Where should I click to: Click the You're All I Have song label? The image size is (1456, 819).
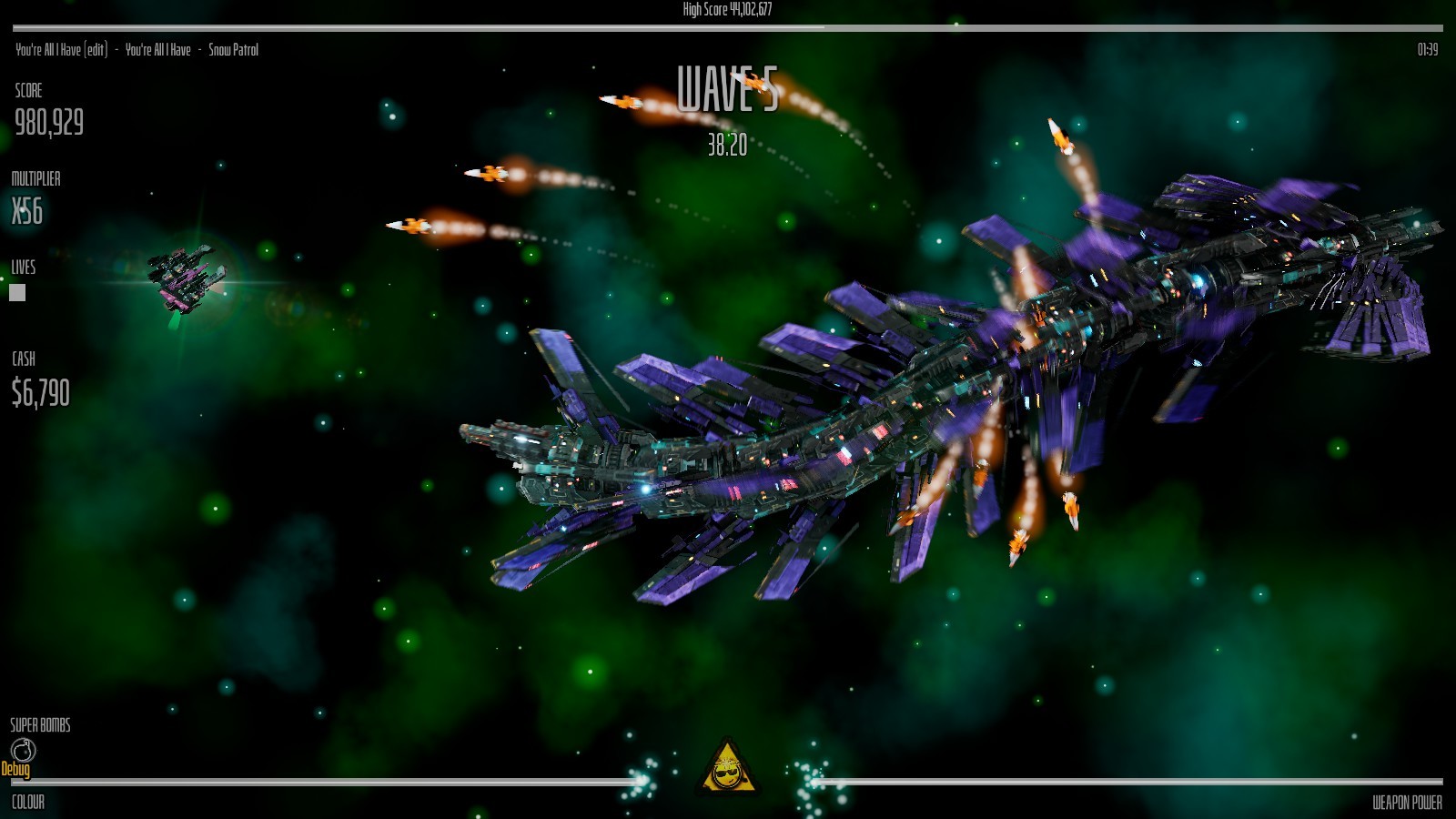point(159,50)
